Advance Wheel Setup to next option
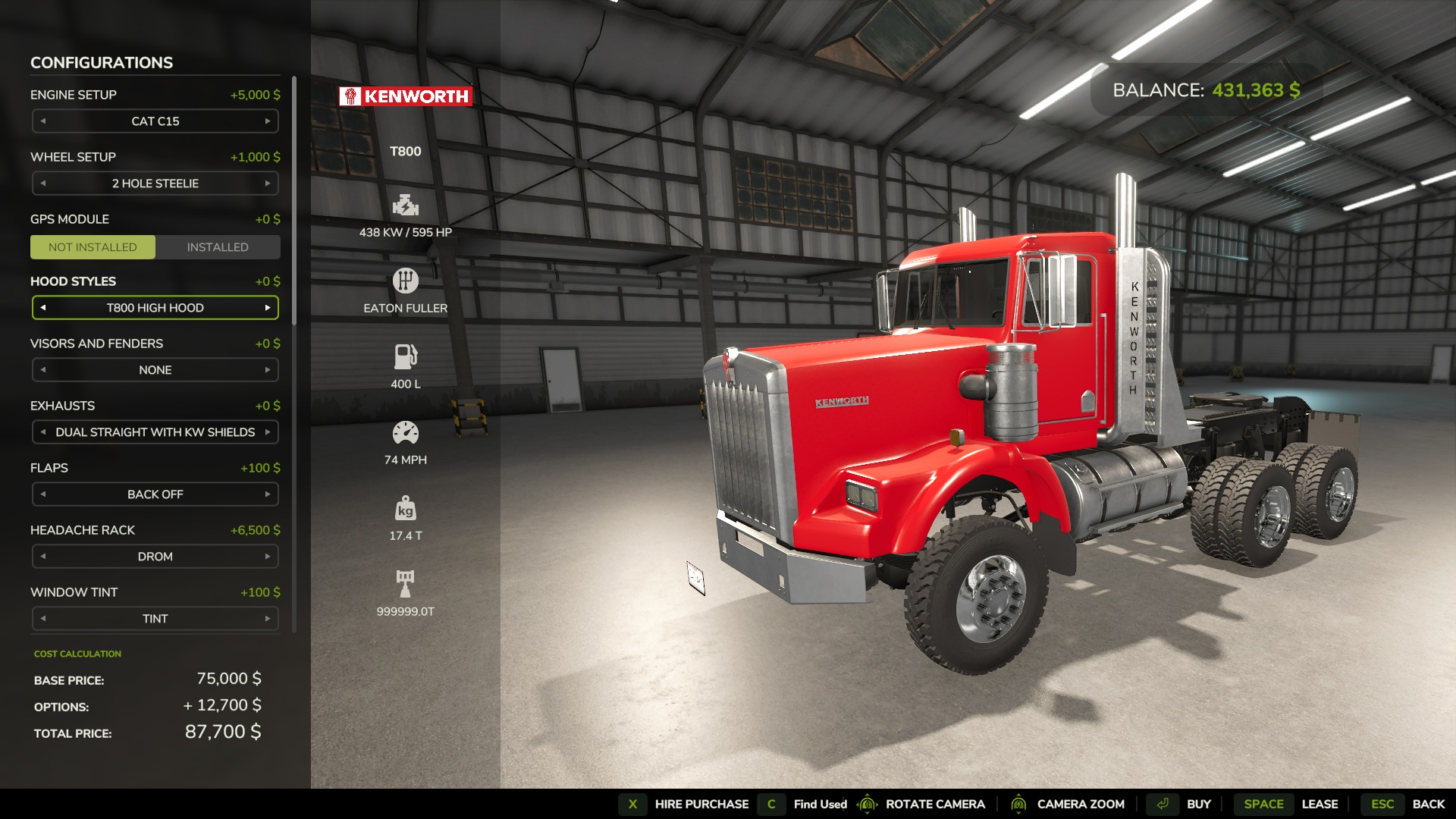The image size is (1456, 819). pos(268,184)
